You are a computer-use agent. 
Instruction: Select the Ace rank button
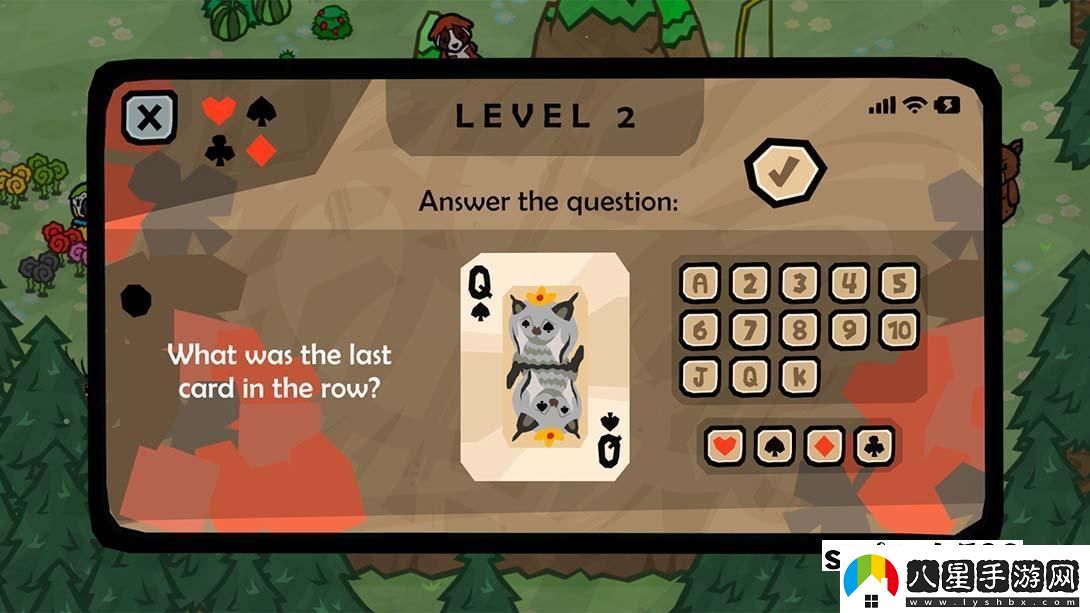click(x=700, y=284)
